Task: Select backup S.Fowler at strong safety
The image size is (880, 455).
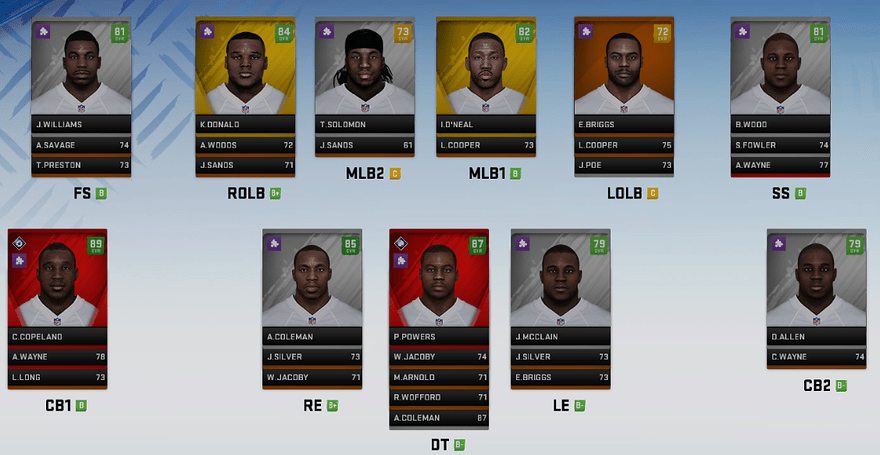Action: click(781, 144)
